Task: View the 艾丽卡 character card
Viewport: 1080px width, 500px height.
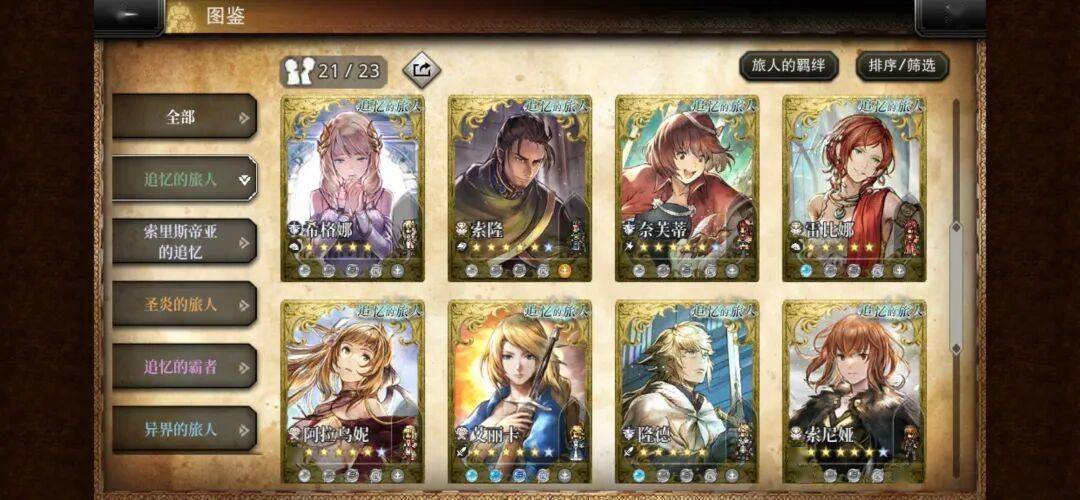Action: pyautogui.click(x=519, y=392)
